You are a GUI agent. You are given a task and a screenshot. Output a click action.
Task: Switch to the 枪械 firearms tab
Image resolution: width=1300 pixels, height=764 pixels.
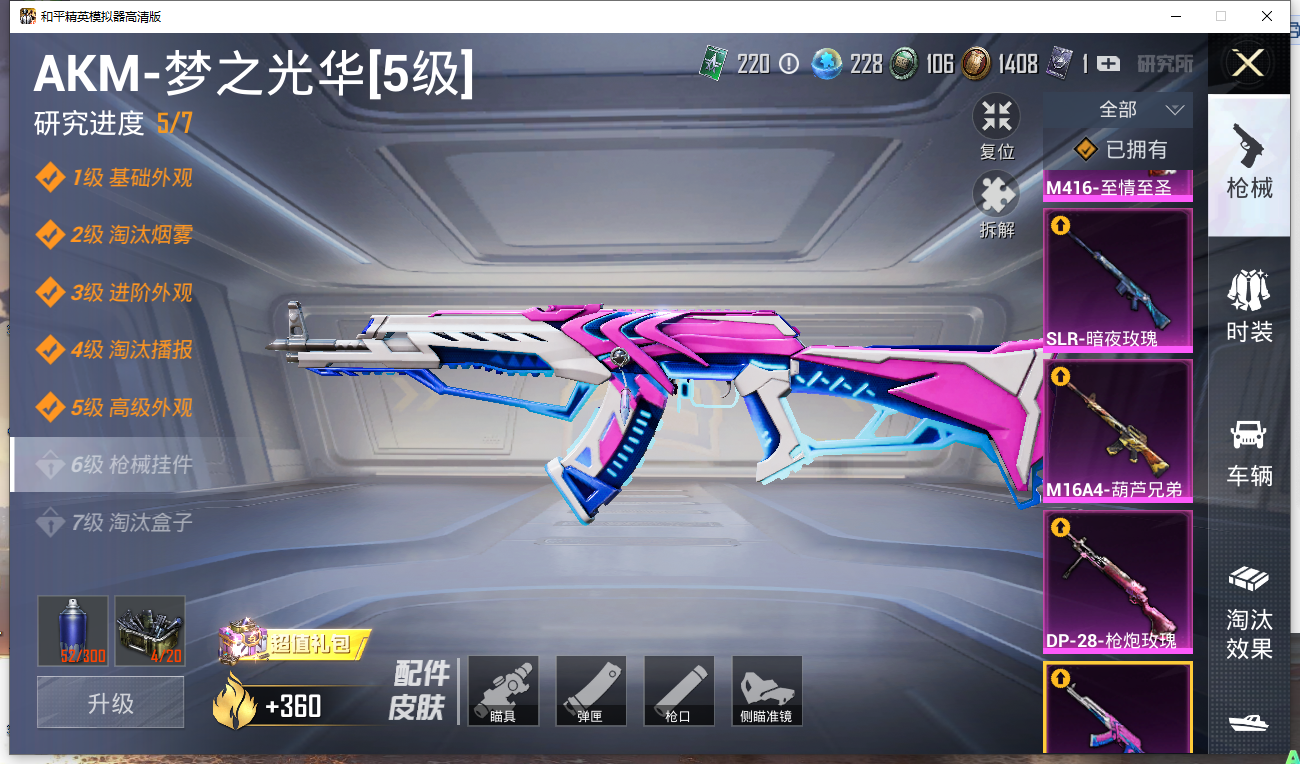pos(1249,163)
